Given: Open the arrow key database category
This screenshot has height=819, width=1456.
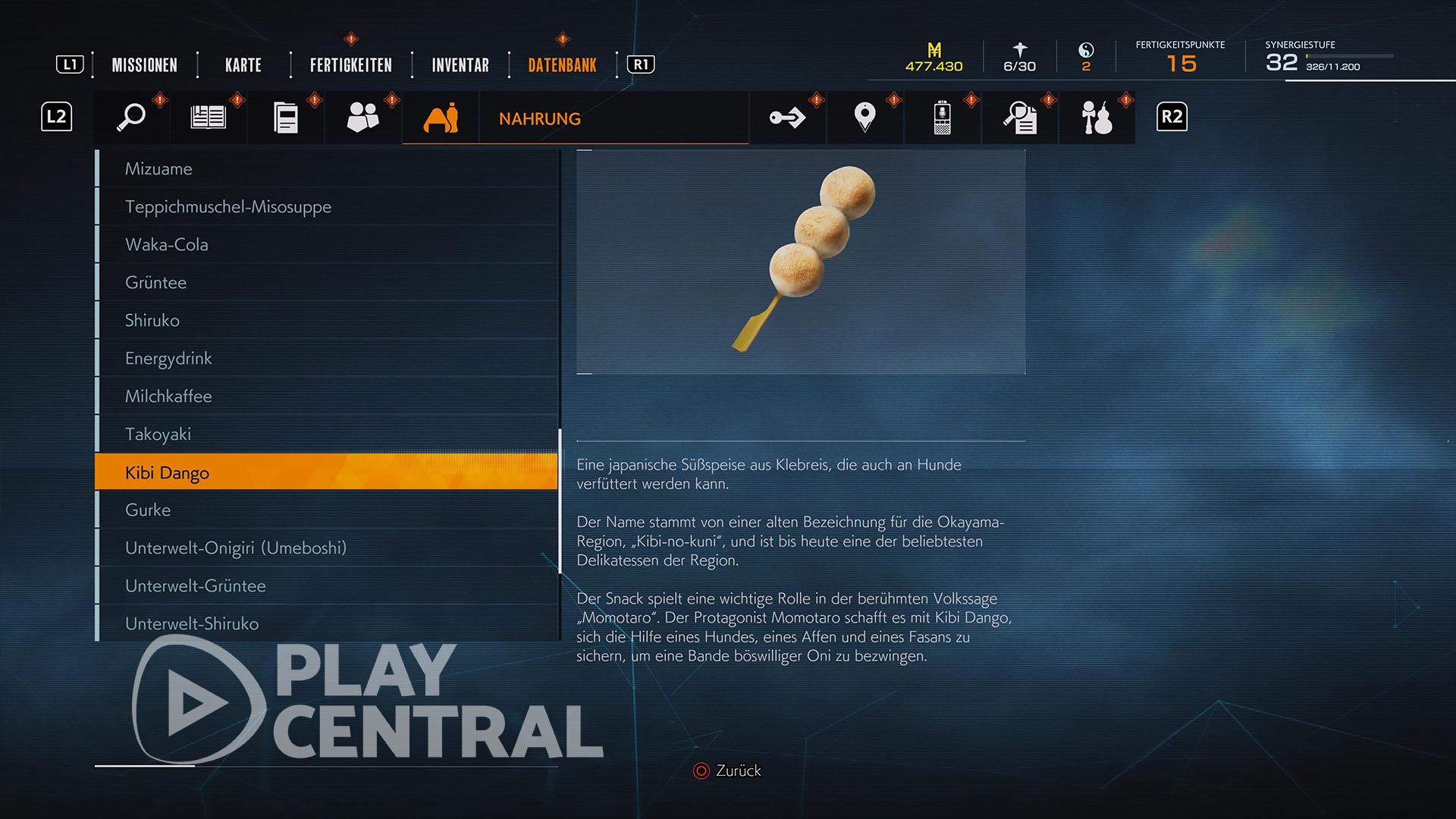Looking at the screenshot, I should (x=787, y=118).
